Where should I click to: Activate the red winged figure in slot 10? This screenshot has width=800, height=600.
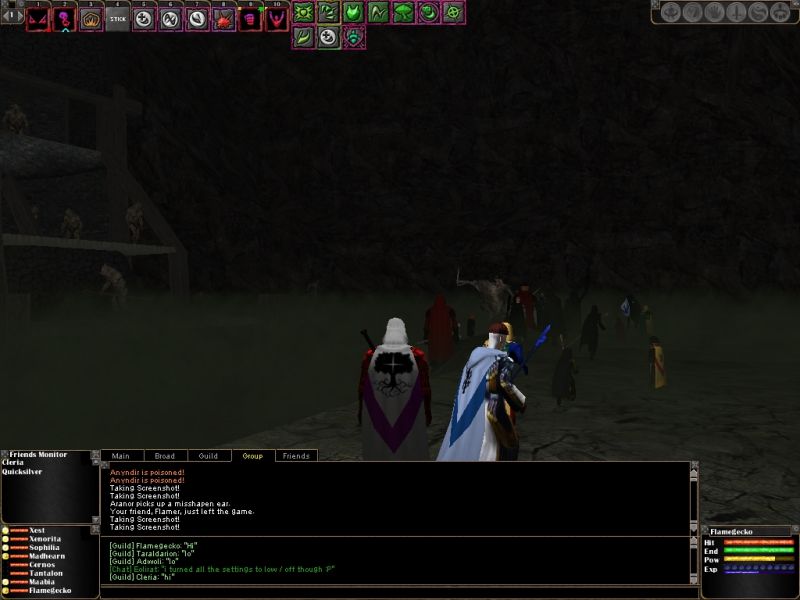(276, 18)
